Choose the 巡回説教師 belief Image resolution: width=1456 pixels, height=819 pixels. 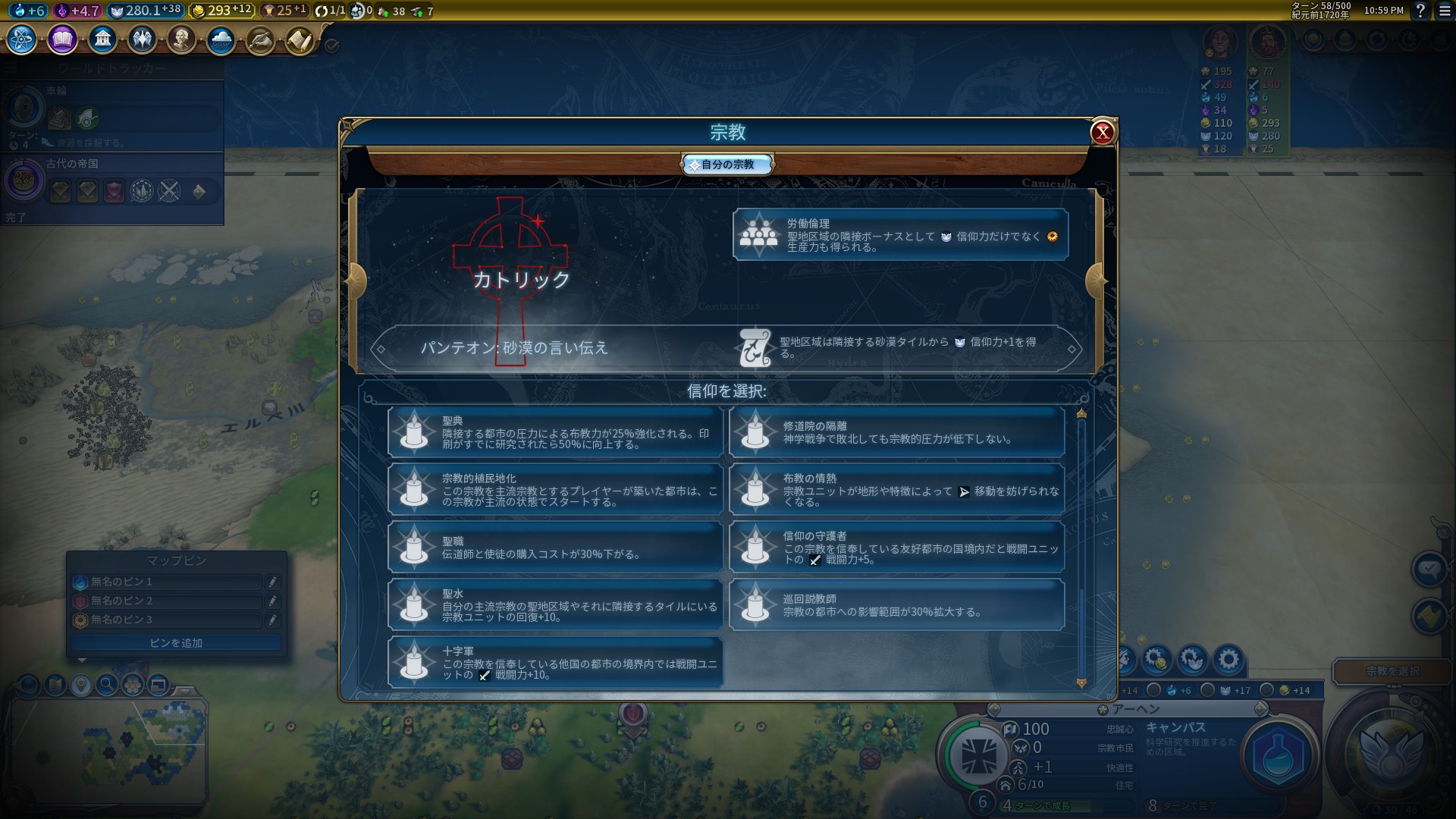tap(896, 605)
